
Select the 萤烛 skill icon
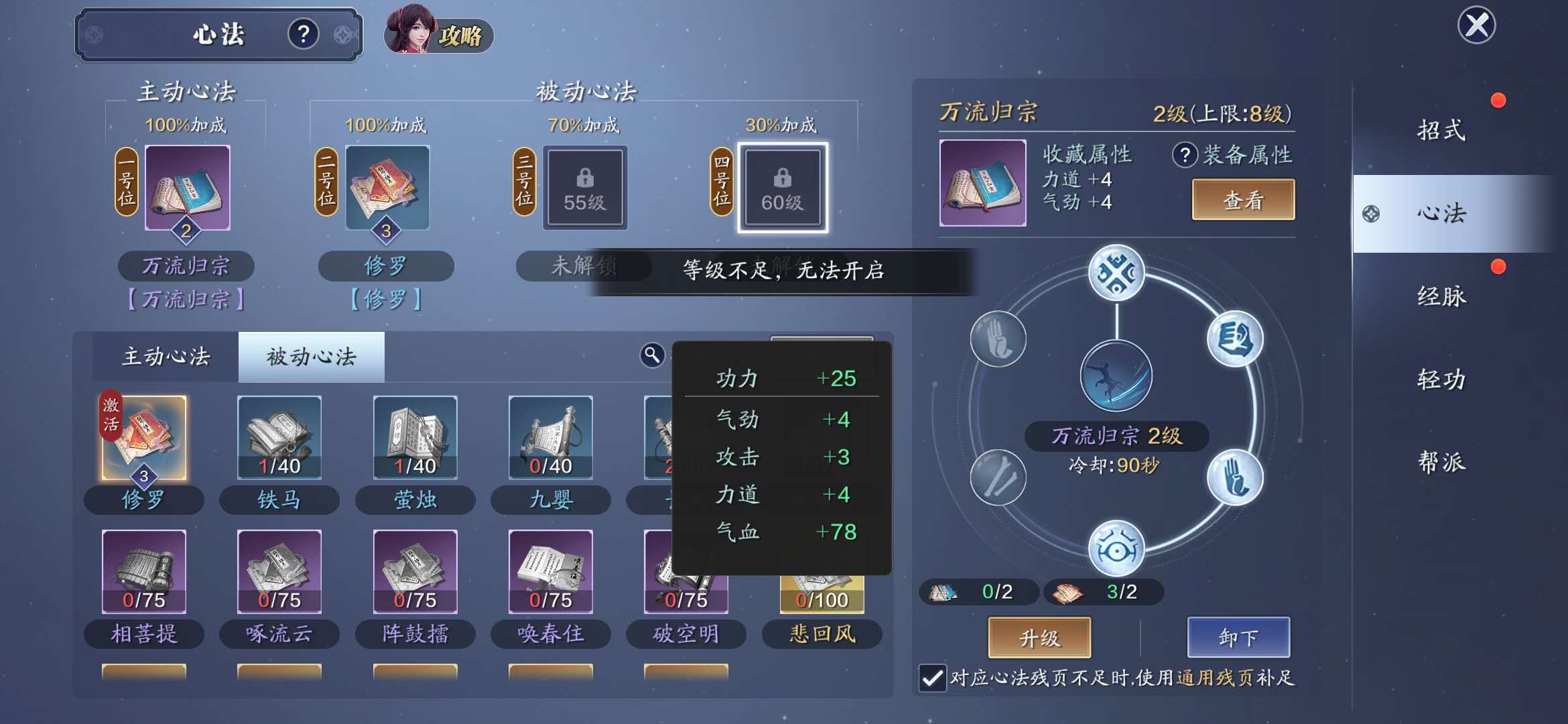415,436
